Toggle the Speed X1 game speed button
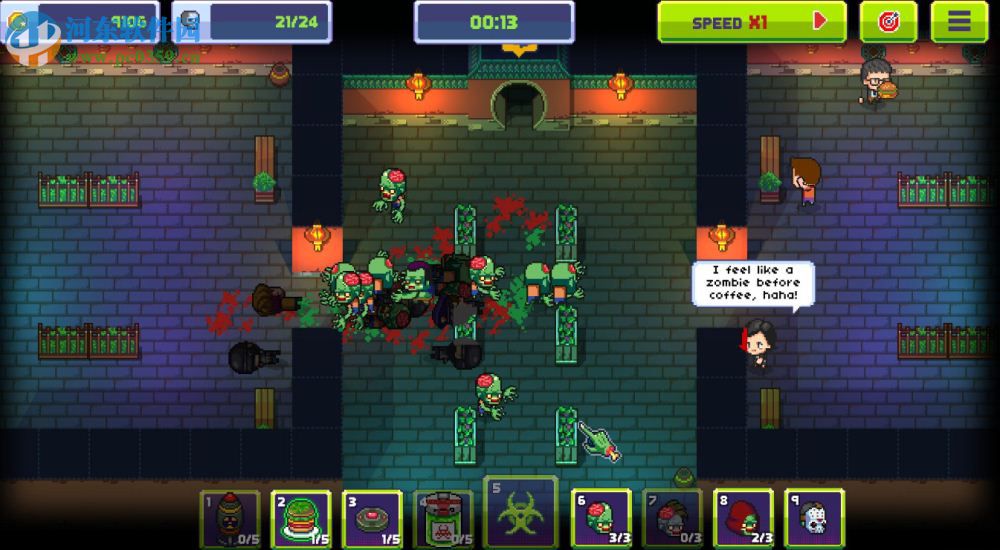The width and height of the screenshot is (1000, 550). coord(751,21)
